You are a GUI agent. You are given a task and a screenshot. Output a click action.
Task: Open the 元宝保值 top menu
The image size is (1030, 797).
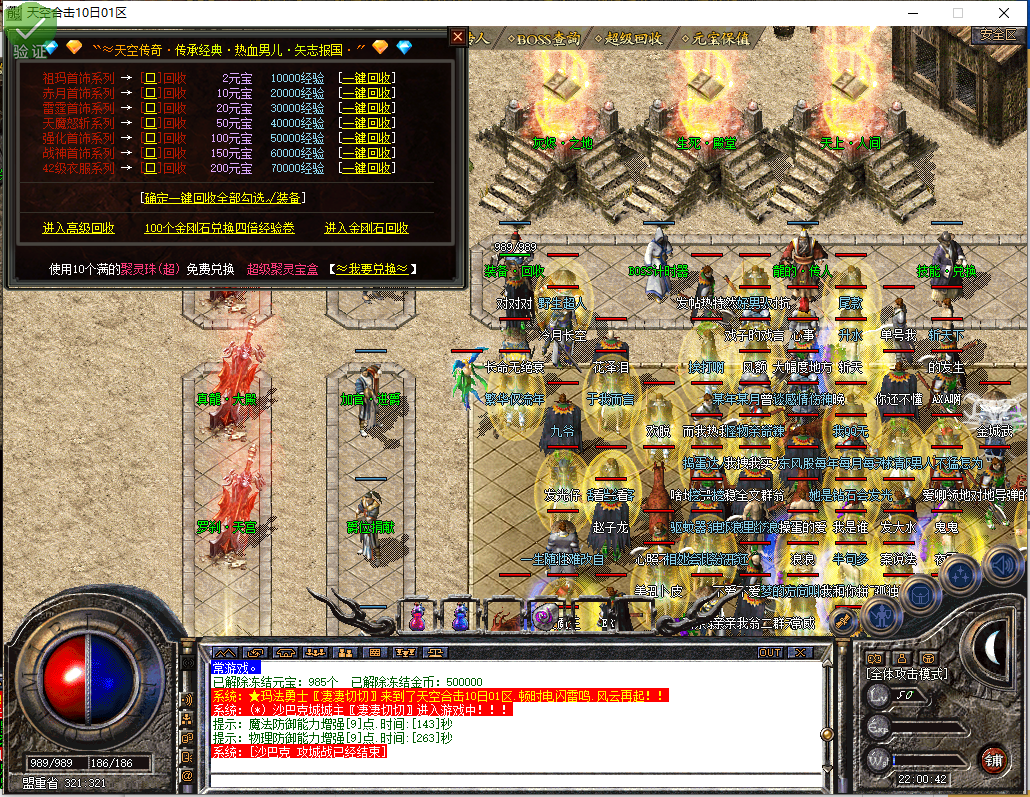[716, 38]
